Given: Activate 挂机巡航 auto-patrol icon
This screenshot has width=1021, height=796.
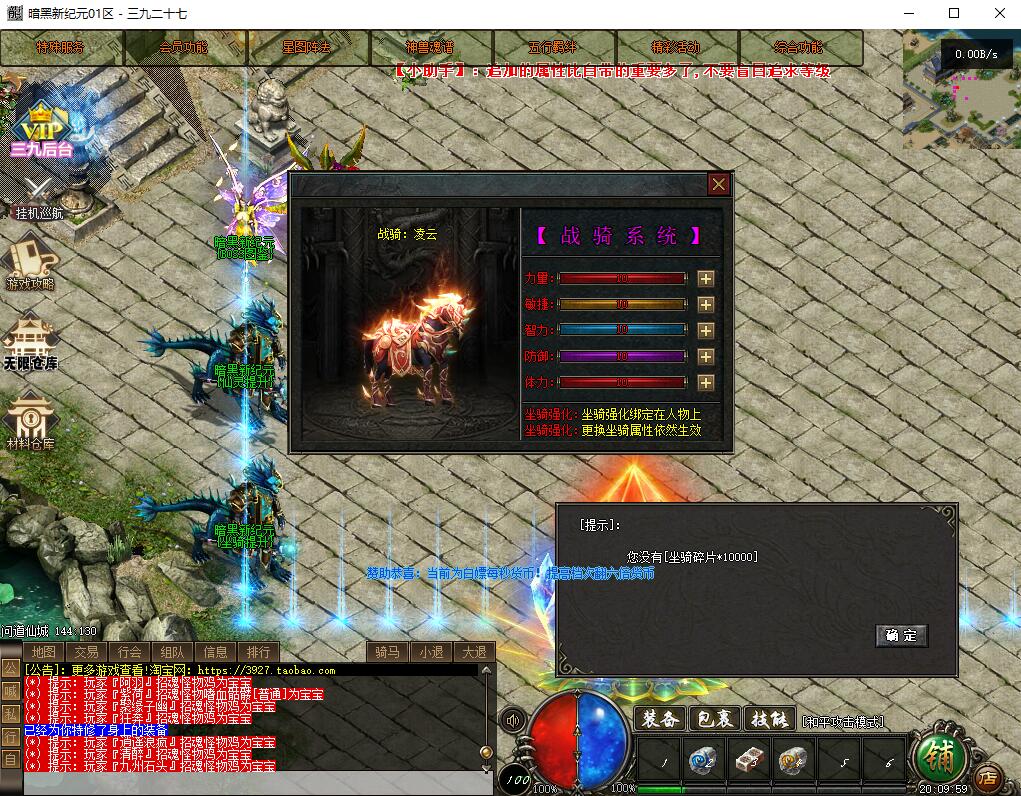Looking at the screenshot, I should tap(38, 196).
